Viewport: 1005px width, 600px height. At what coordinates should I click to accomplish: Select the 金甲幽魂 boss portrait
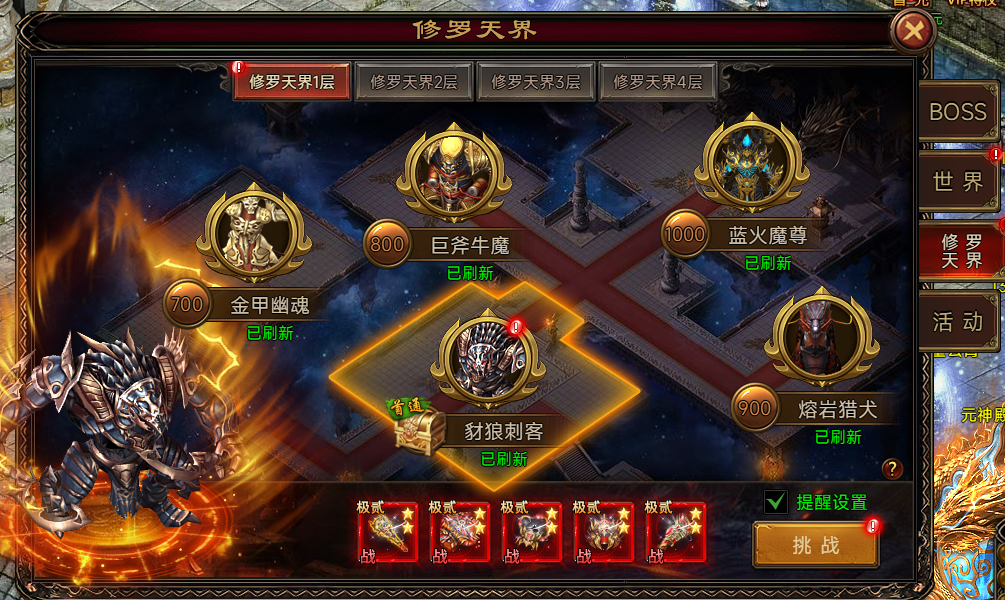coord(254,234)
